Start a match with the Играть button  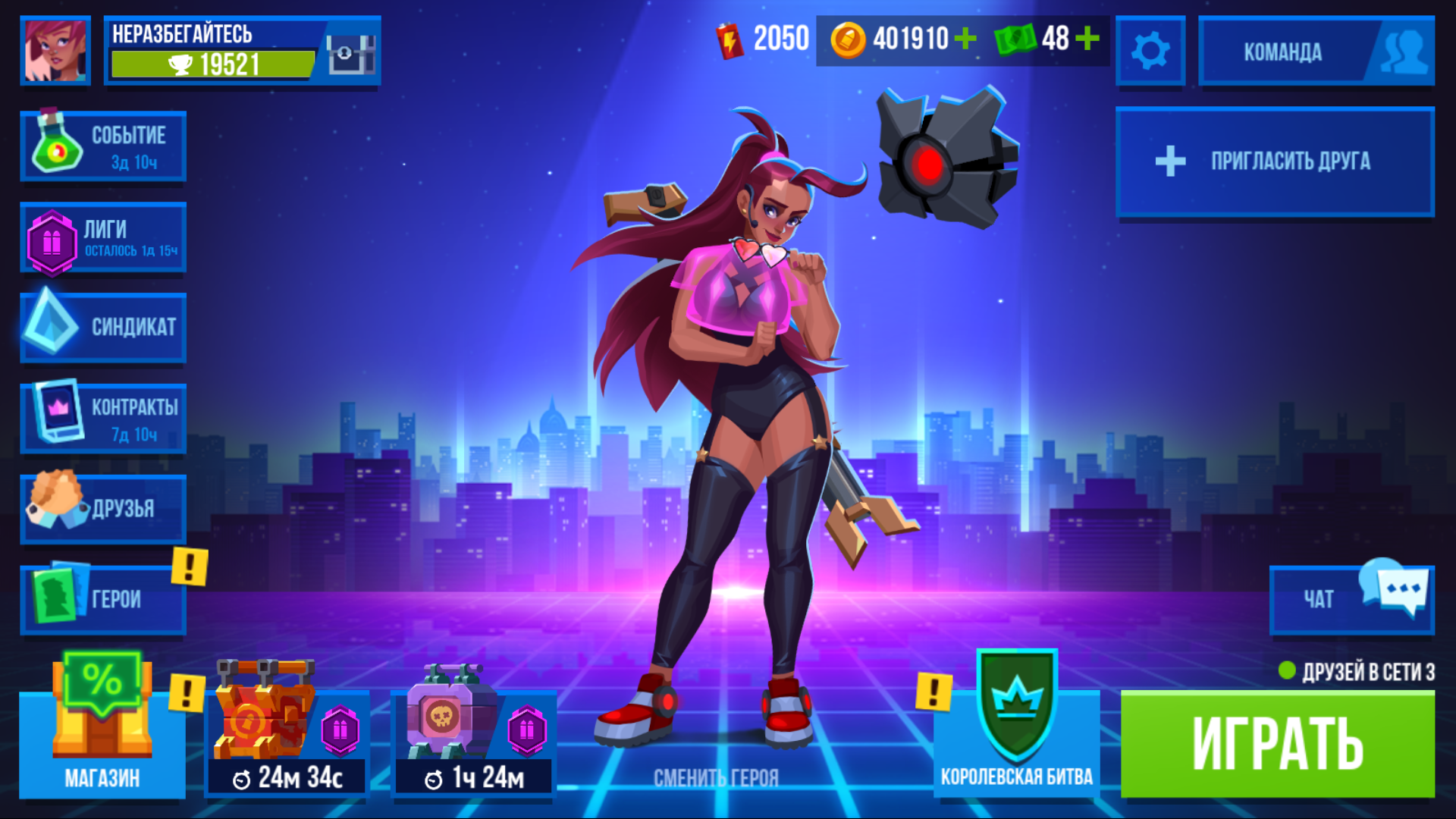click(1277, 744)
